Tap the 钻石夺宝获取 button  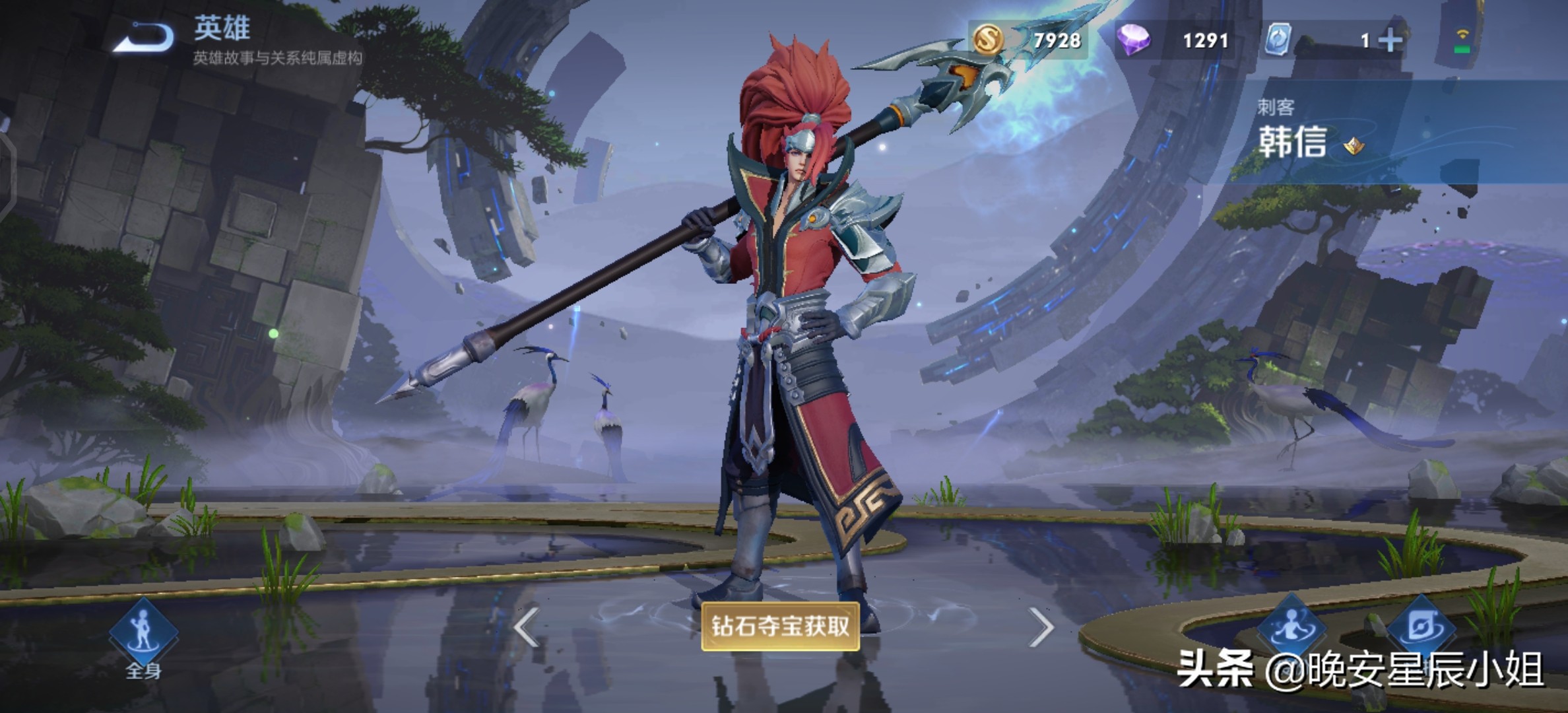tap(780, 626)
